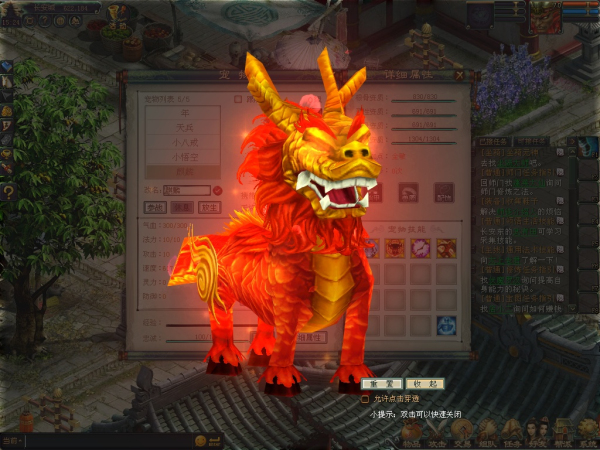Click the 参战 button under the pet name
Screen dimensions: 600x450
pyautogui.click(x=155, y=207)
